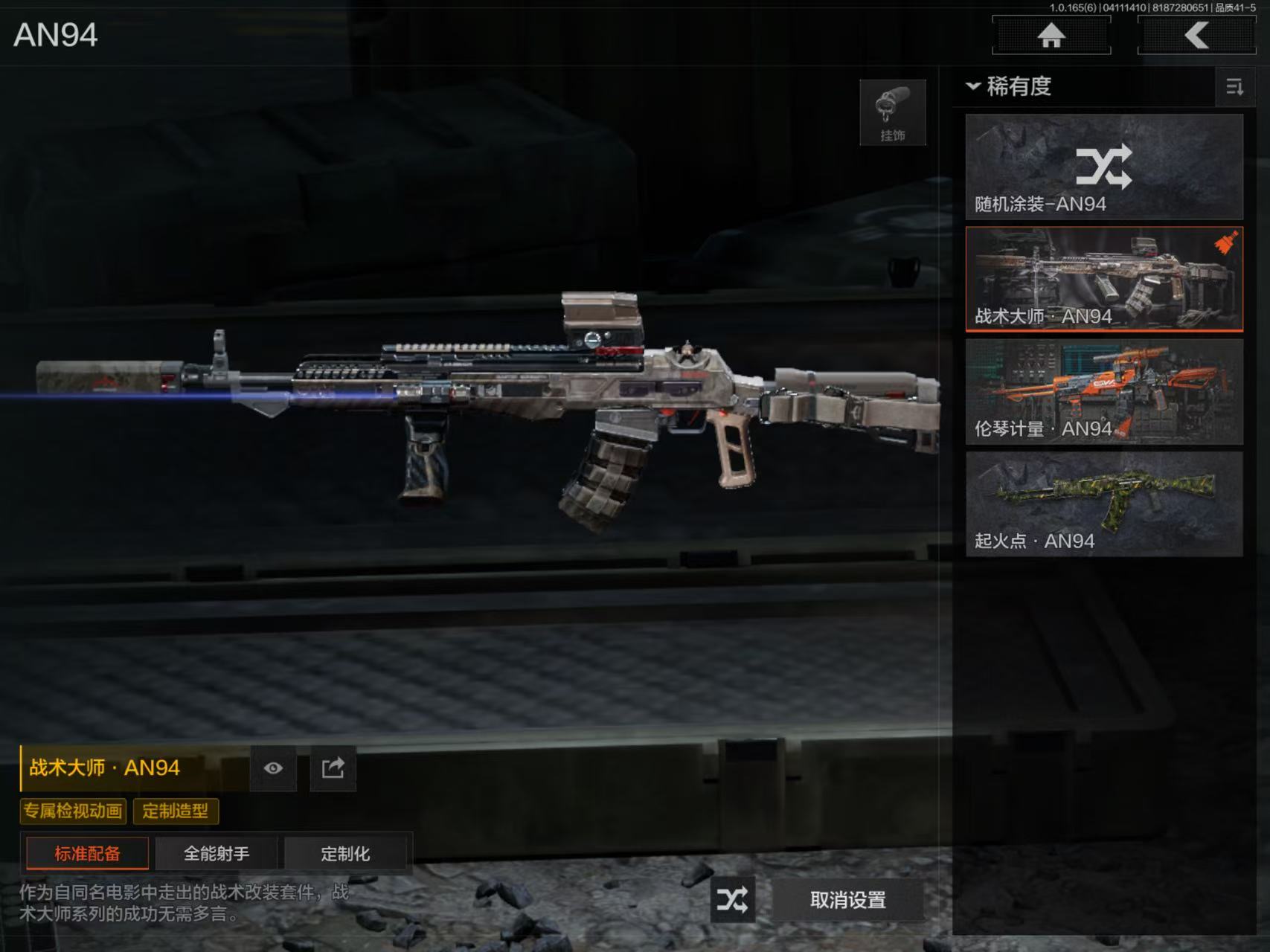Image resolution: width=1270 pixels, height=952 pixels.
Task: Share this weapon skin
Action: coord(333,768)
